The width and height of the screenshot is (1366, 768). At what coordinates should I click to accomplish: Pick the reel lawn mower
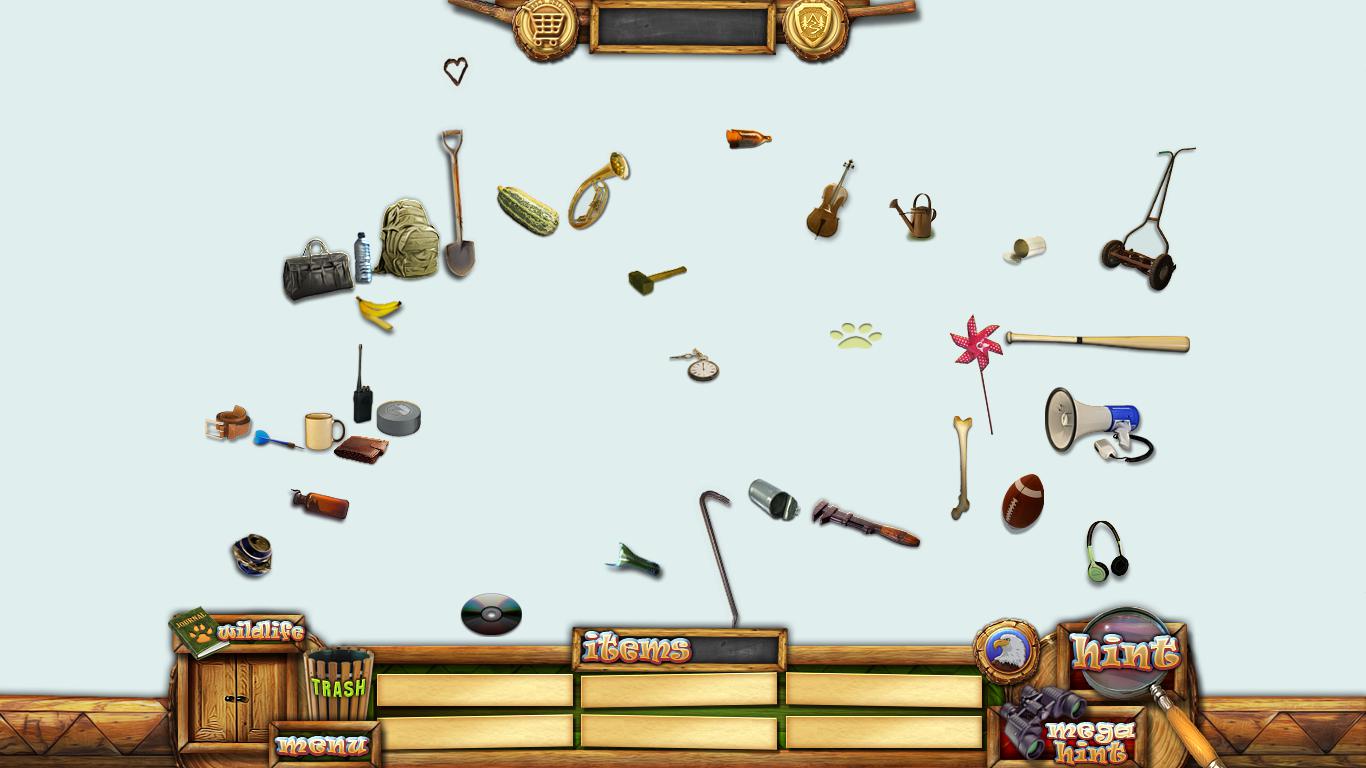click(1145, 225)
